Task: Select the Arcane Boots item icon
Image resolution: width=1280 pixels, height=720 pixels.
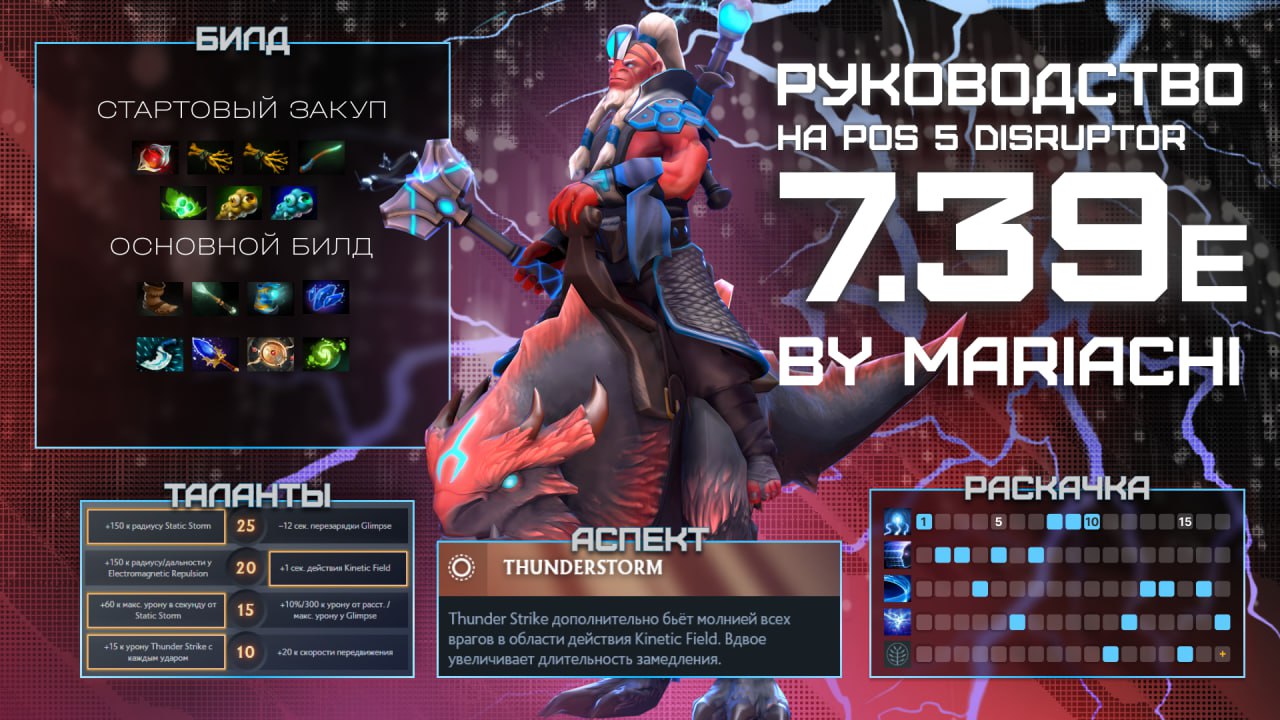Action: coord(270,298)
